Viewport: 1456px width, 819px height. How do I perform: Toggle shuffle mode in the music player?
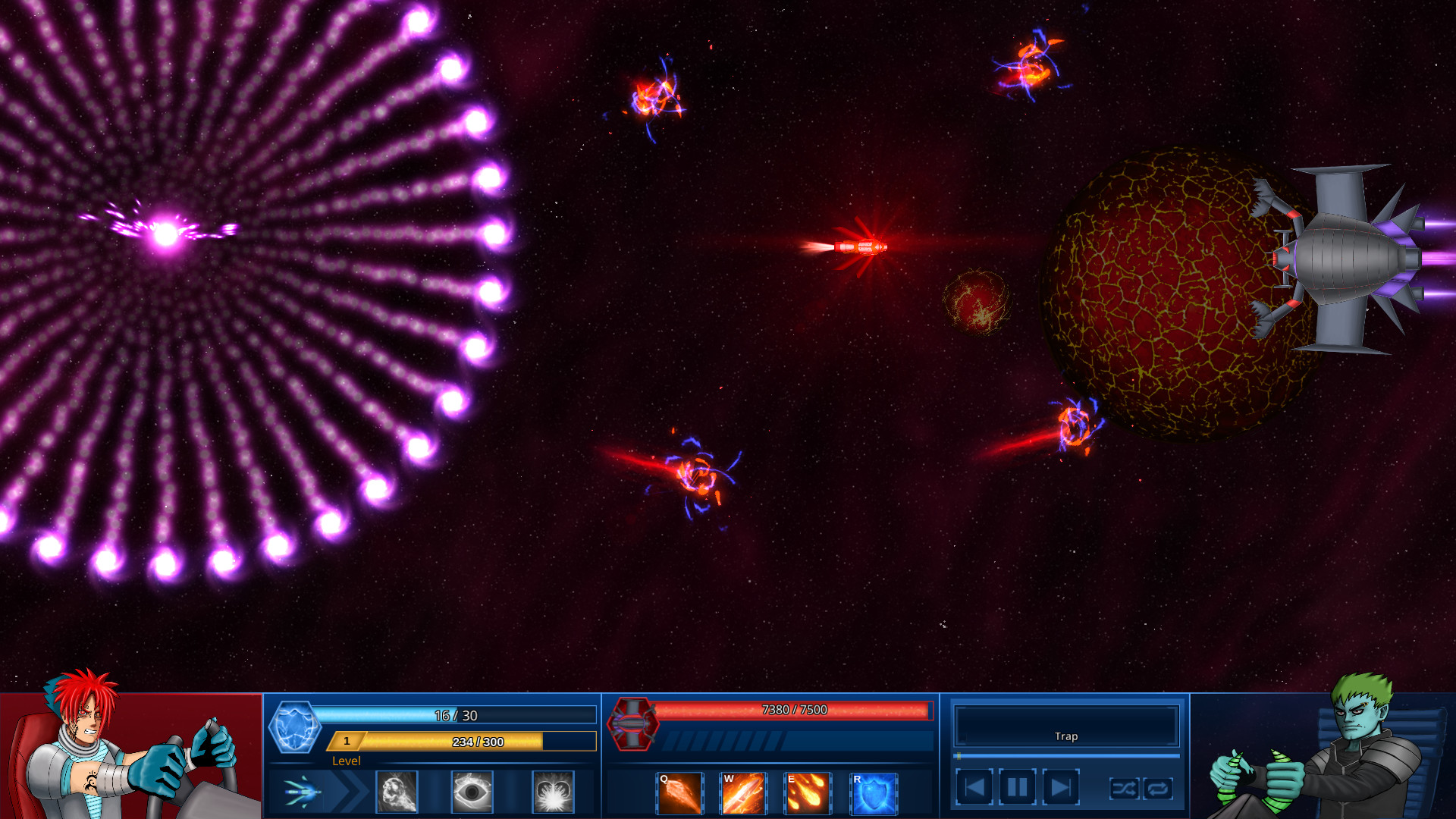1125,789
